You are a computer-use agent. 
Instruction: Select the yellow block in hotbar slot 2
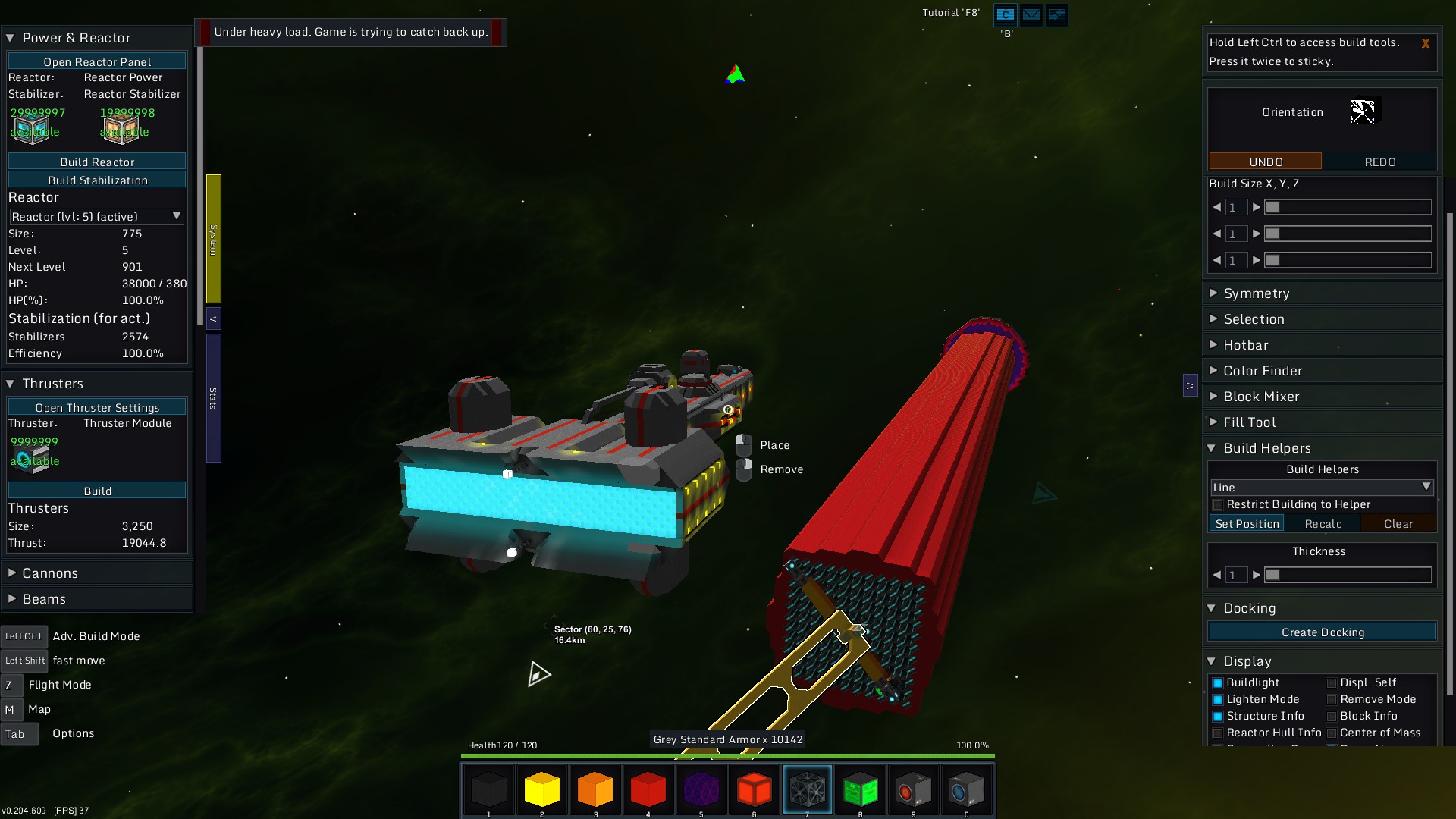[x=541, y=789]
